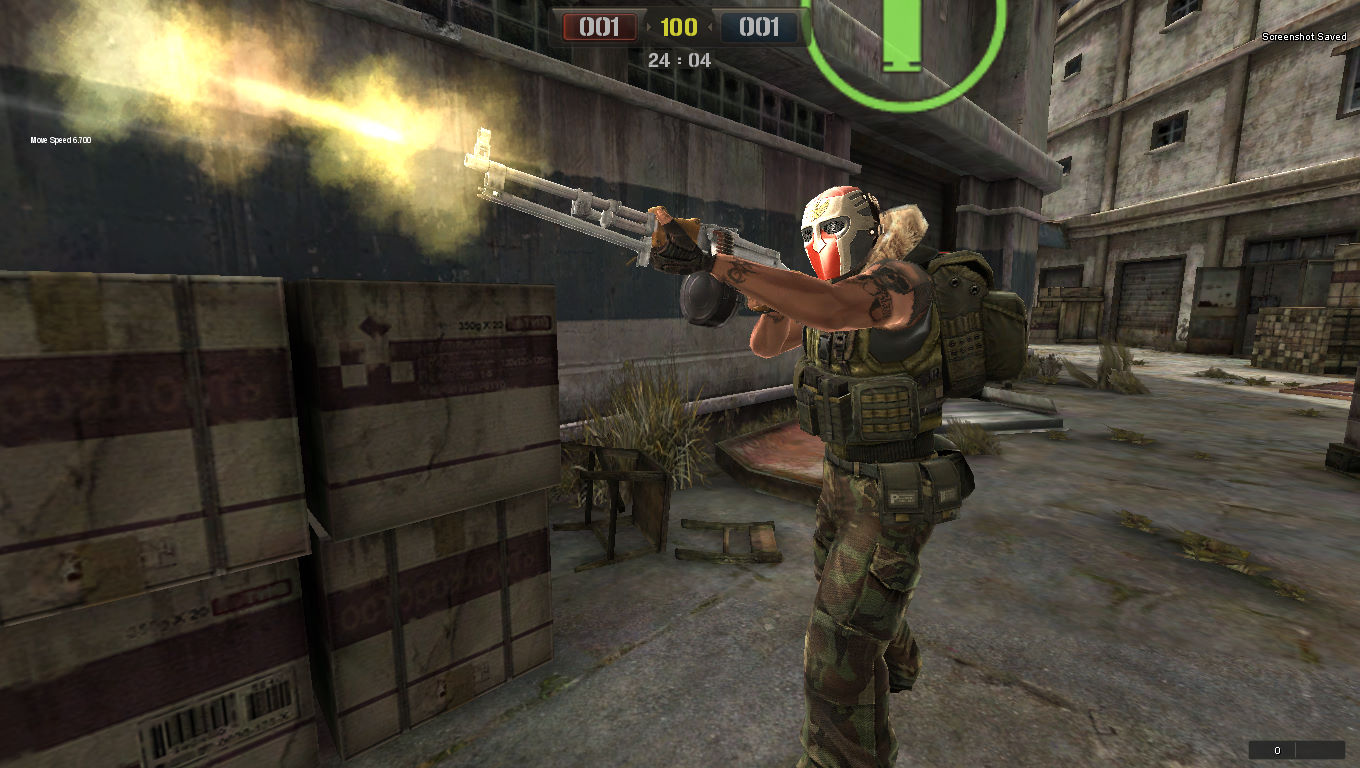This screenshot has width=1360, height=768.
Task: Click the blue team score counter showing 001
Action: [759, 28]
